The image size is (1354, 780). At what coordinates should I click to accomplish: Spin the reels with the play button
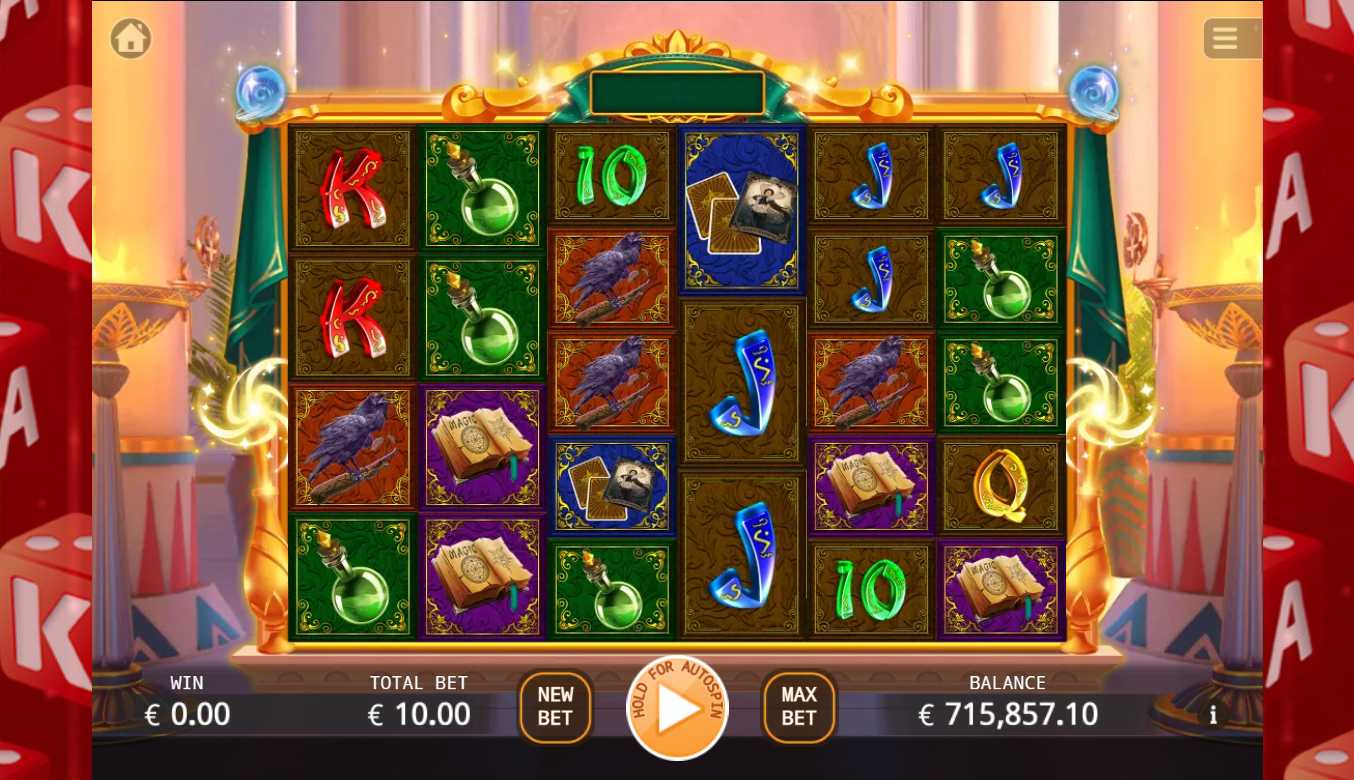[678, 709]
